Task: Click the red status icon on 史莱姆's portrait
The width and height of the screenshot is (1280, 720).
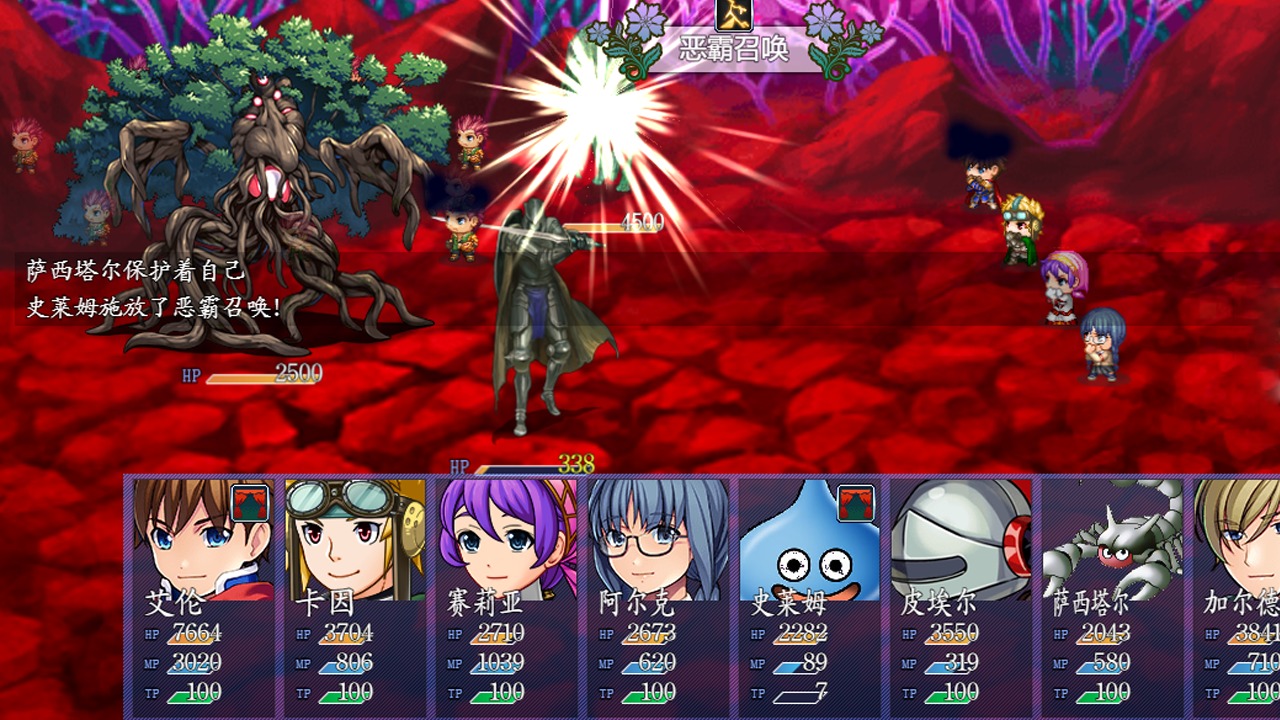Action: [x=856, y=503]
